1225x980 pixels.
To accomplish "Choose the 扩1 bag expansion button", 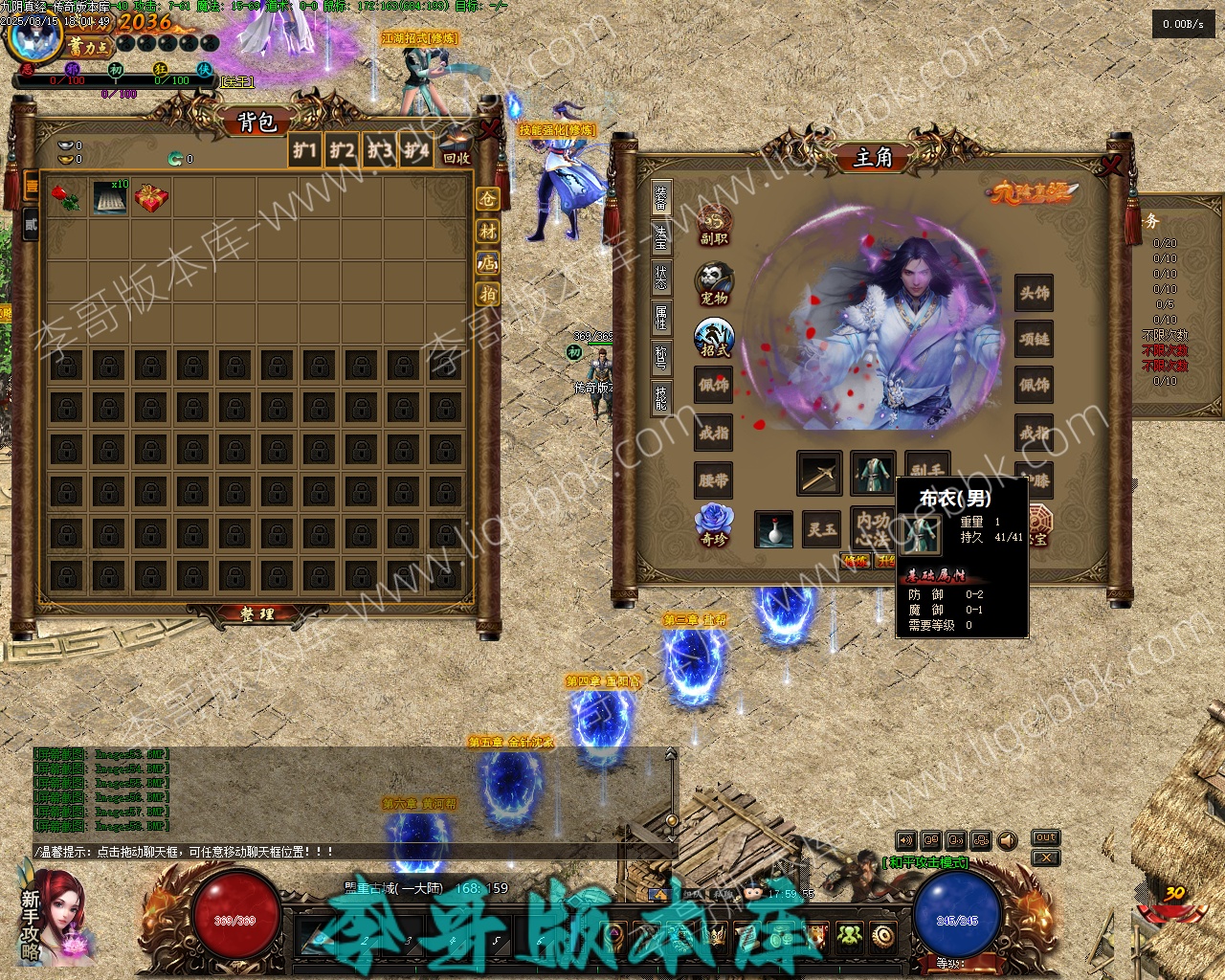I will (x=304, y=150).
